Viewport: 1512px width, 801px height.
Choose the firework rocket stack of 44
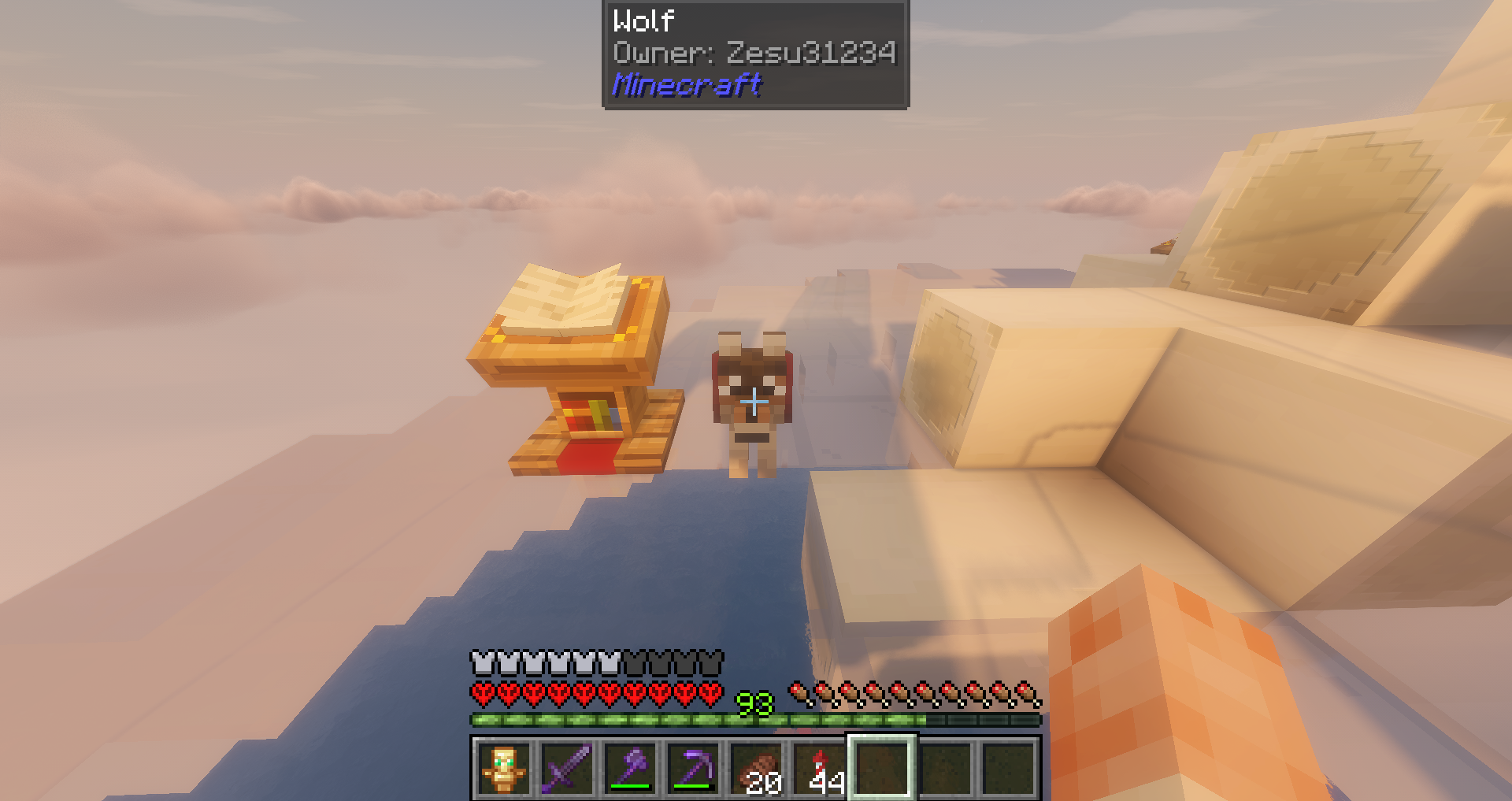[x=819, y=768]
